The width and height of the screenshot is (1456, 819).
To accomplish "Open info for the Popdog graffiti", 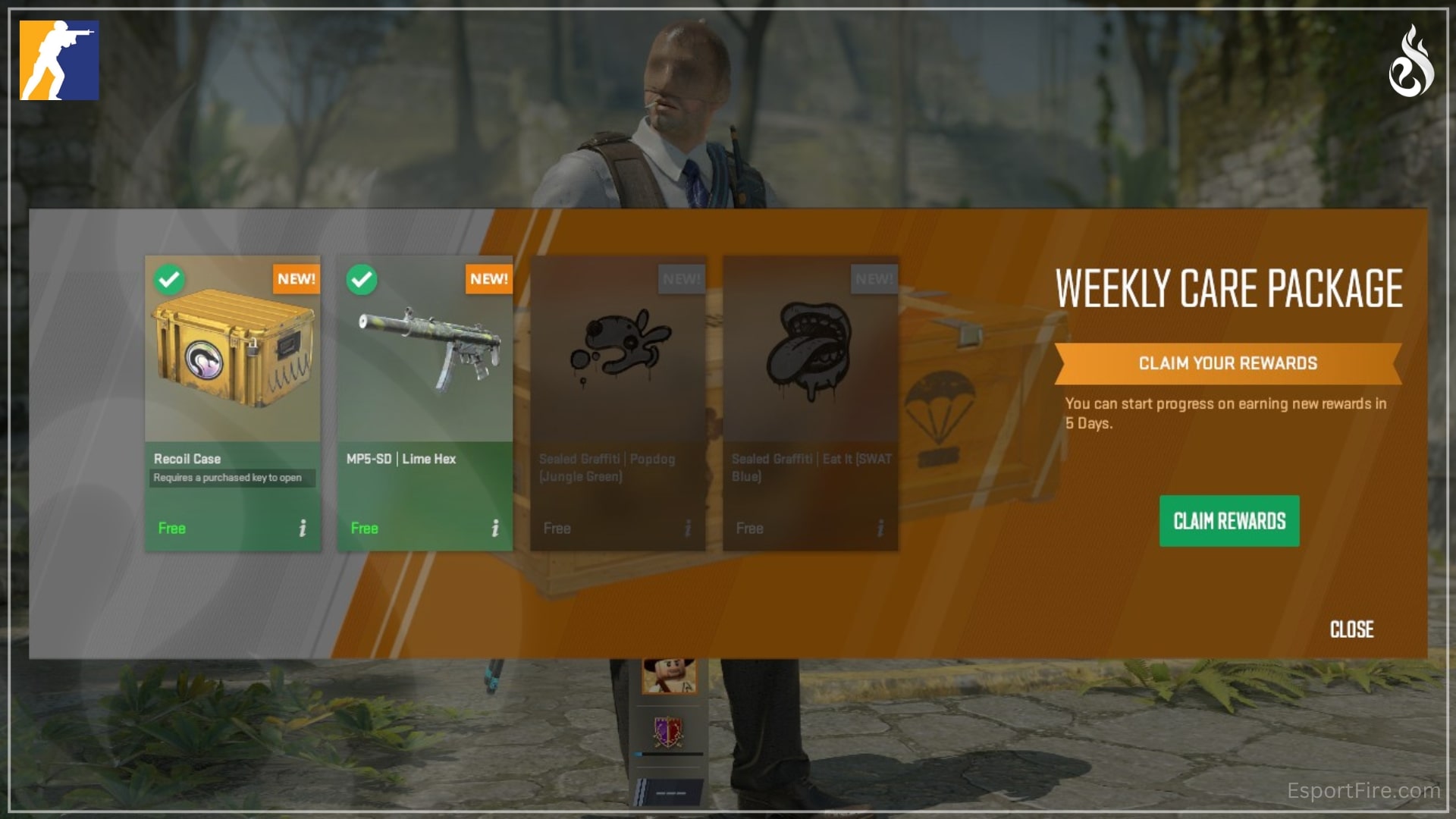I will tap(688, 528).
